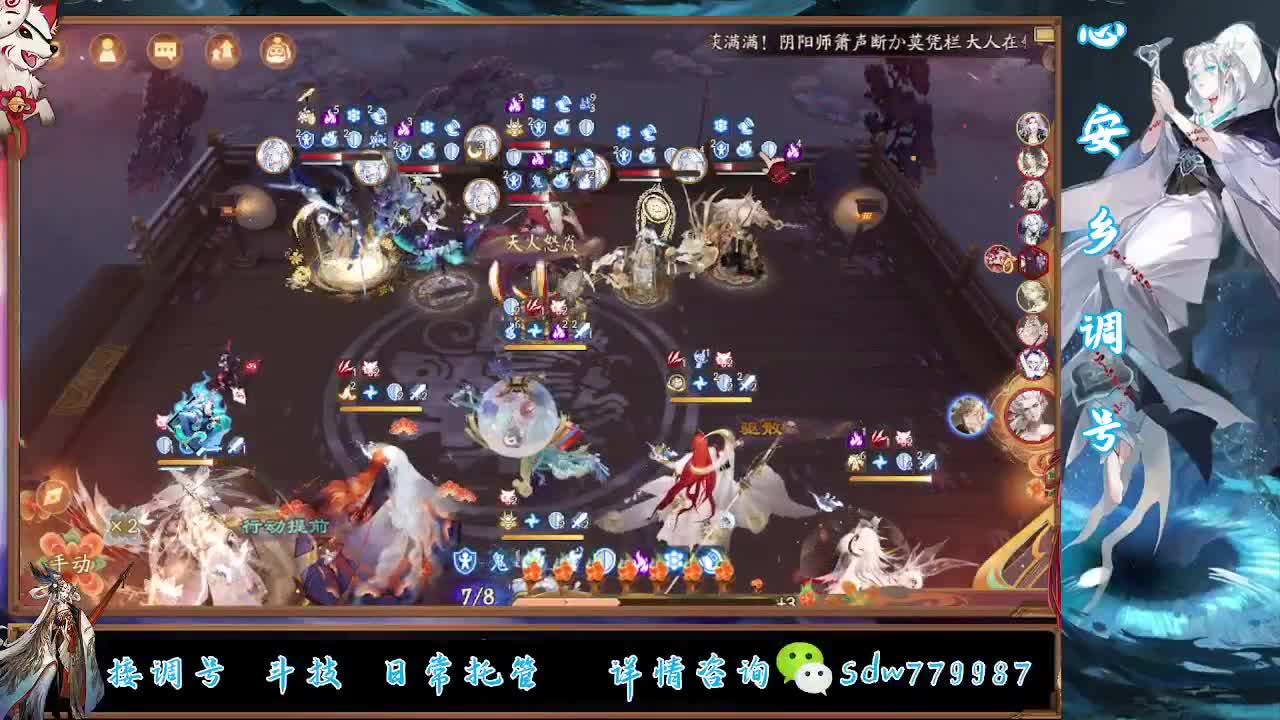The height and width of the screenshot is (720, 1280).
Task: Select the topmost enemy portrait in the action bar
Action: pos(1033,127)
